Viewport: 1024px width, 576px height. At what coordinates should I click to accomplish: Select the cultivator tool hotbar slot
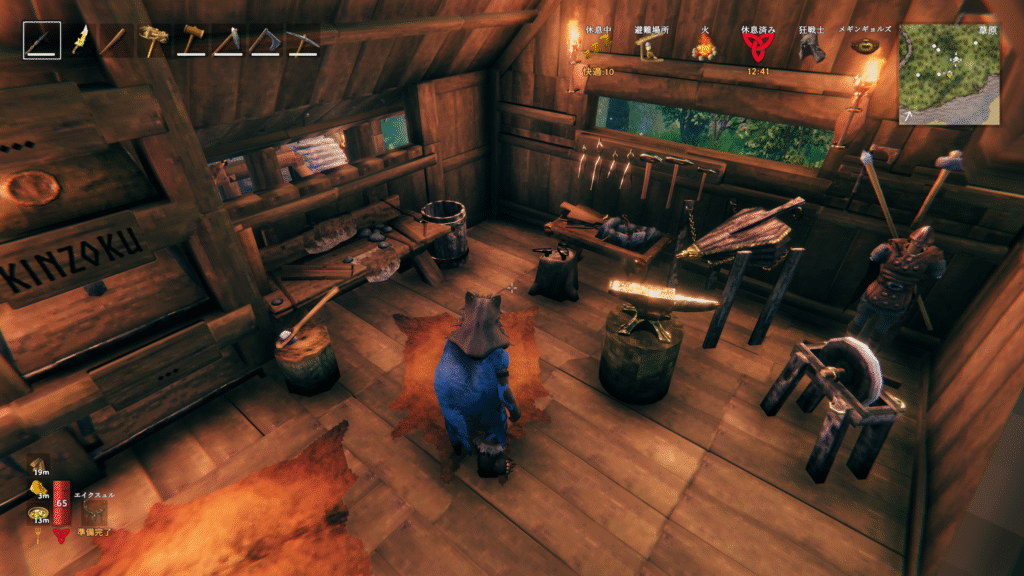tap(227, 41)
